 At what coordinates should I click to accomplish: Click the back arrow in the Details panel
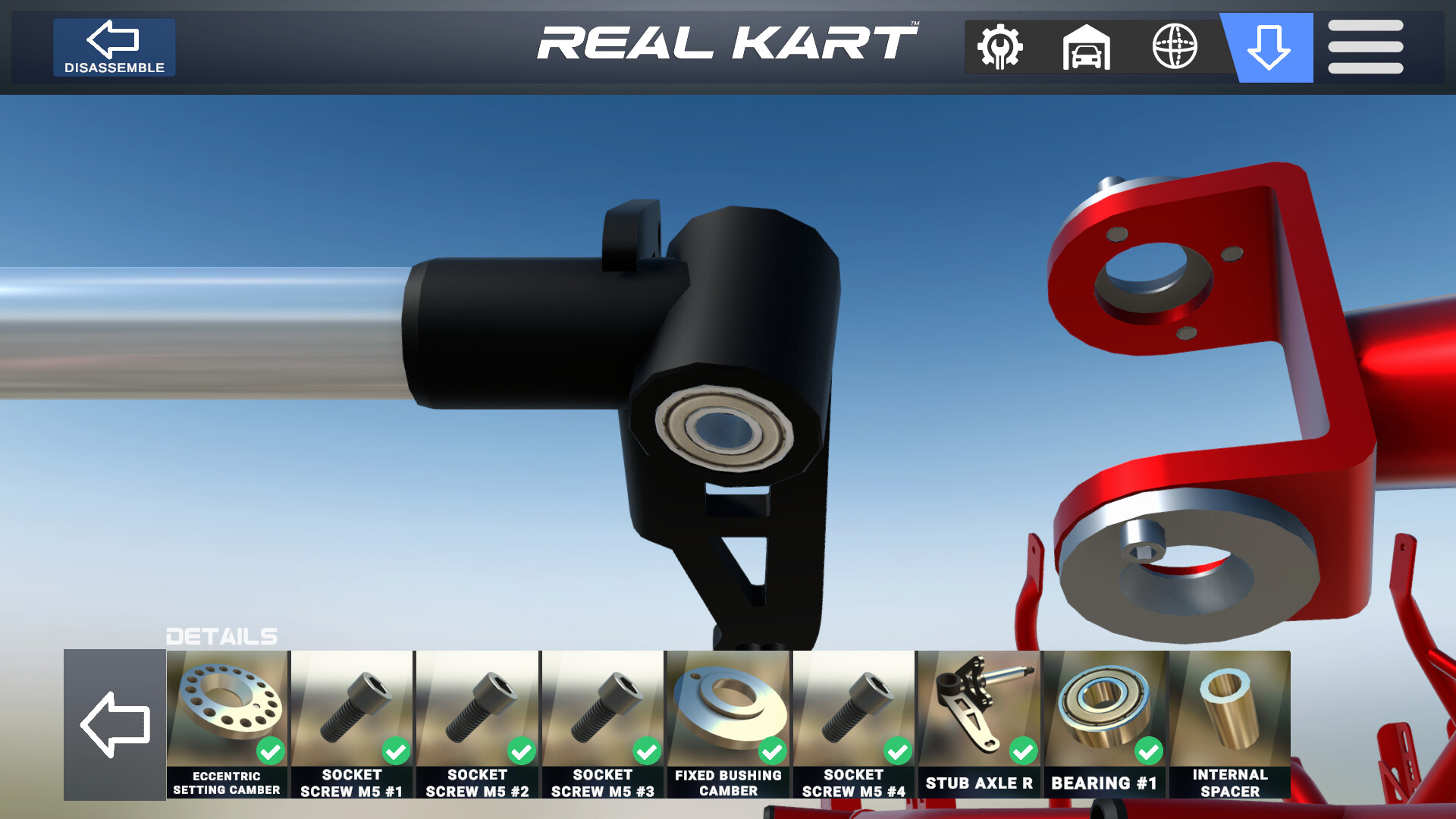point(115,724)
